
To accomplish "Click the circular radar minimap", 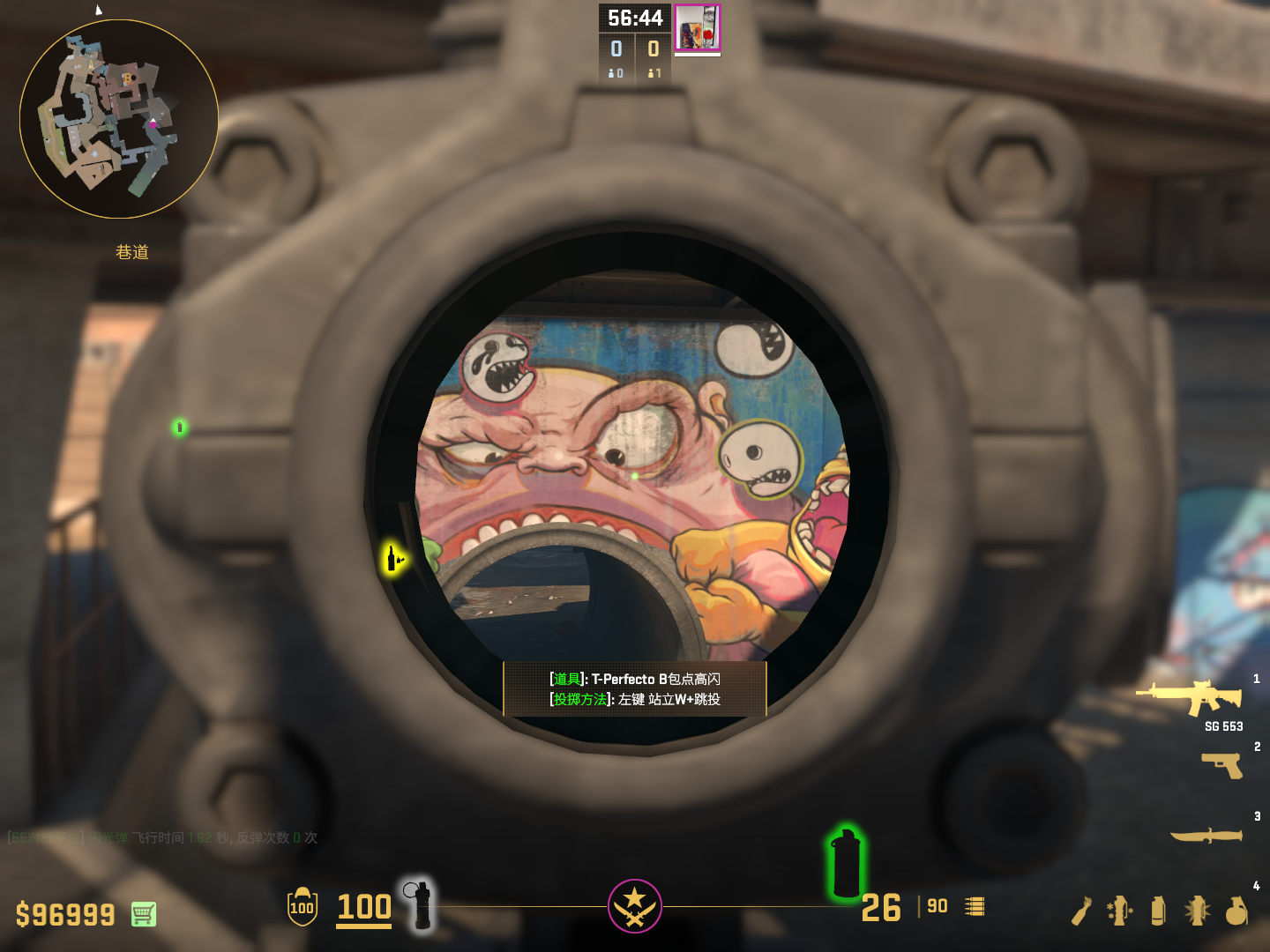I will 119,119.
